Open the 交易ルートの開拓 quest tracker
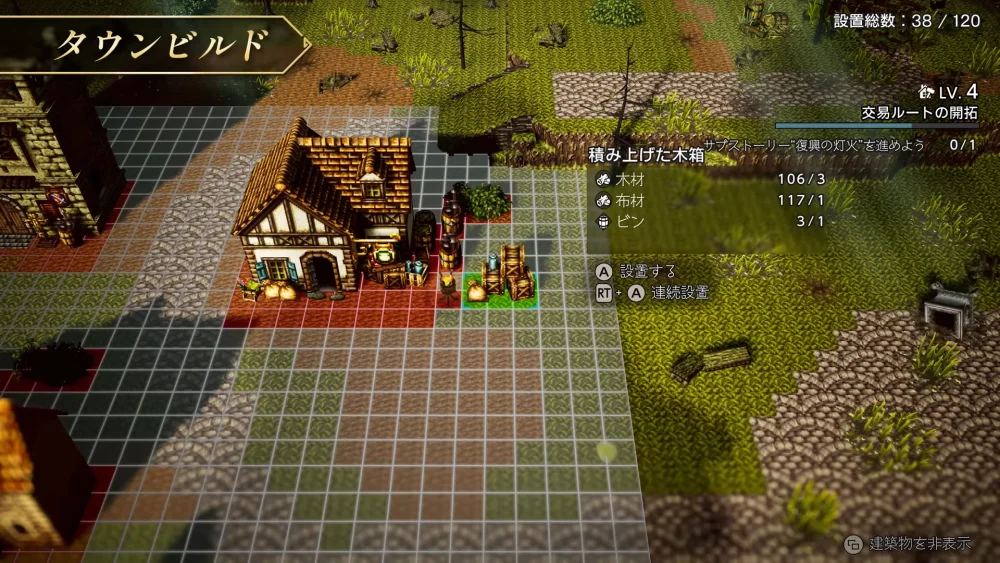The height and width of the screenshot is (563, 1000). tap(919, 113)
